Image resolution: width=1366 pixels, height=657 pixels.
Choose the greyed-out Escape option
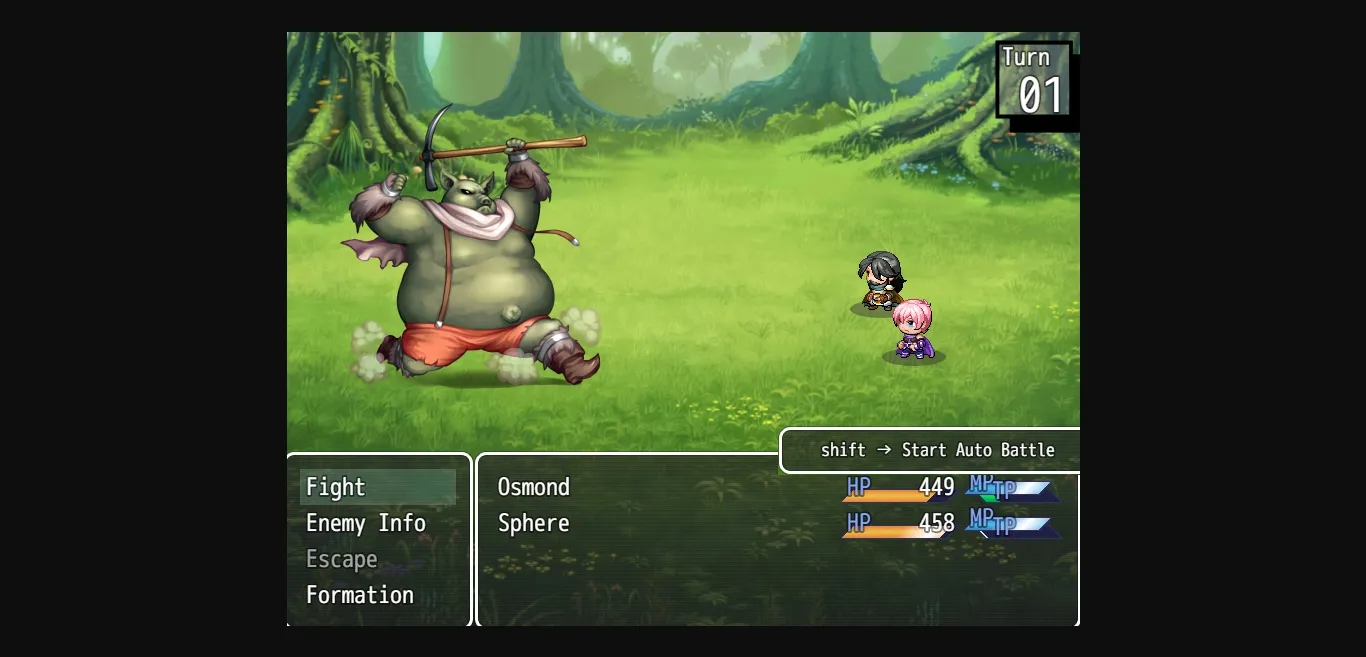pyautogui.click(x=342, y=559)
